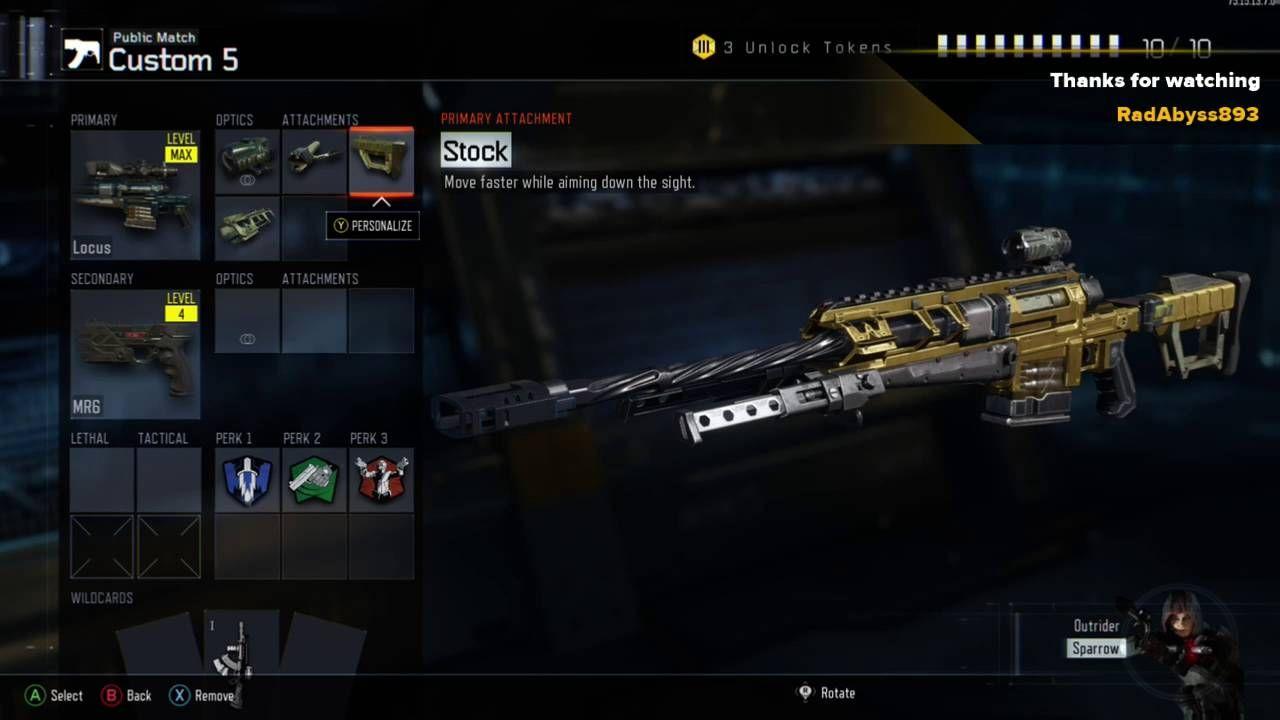Choose the highlighted Stock attachment slot
This screenshot has height=720, width=1280.
coord(381,162)
